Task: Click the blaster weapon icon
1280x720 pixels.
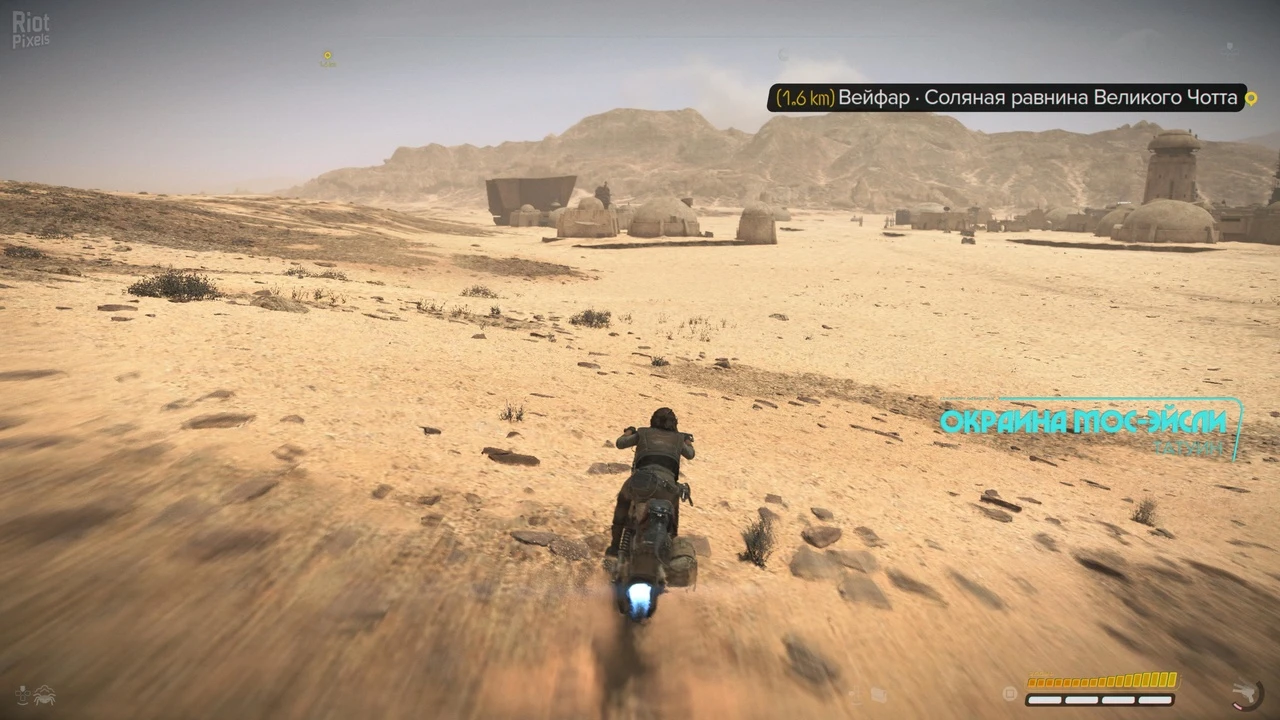Action: coord(1247,692)
